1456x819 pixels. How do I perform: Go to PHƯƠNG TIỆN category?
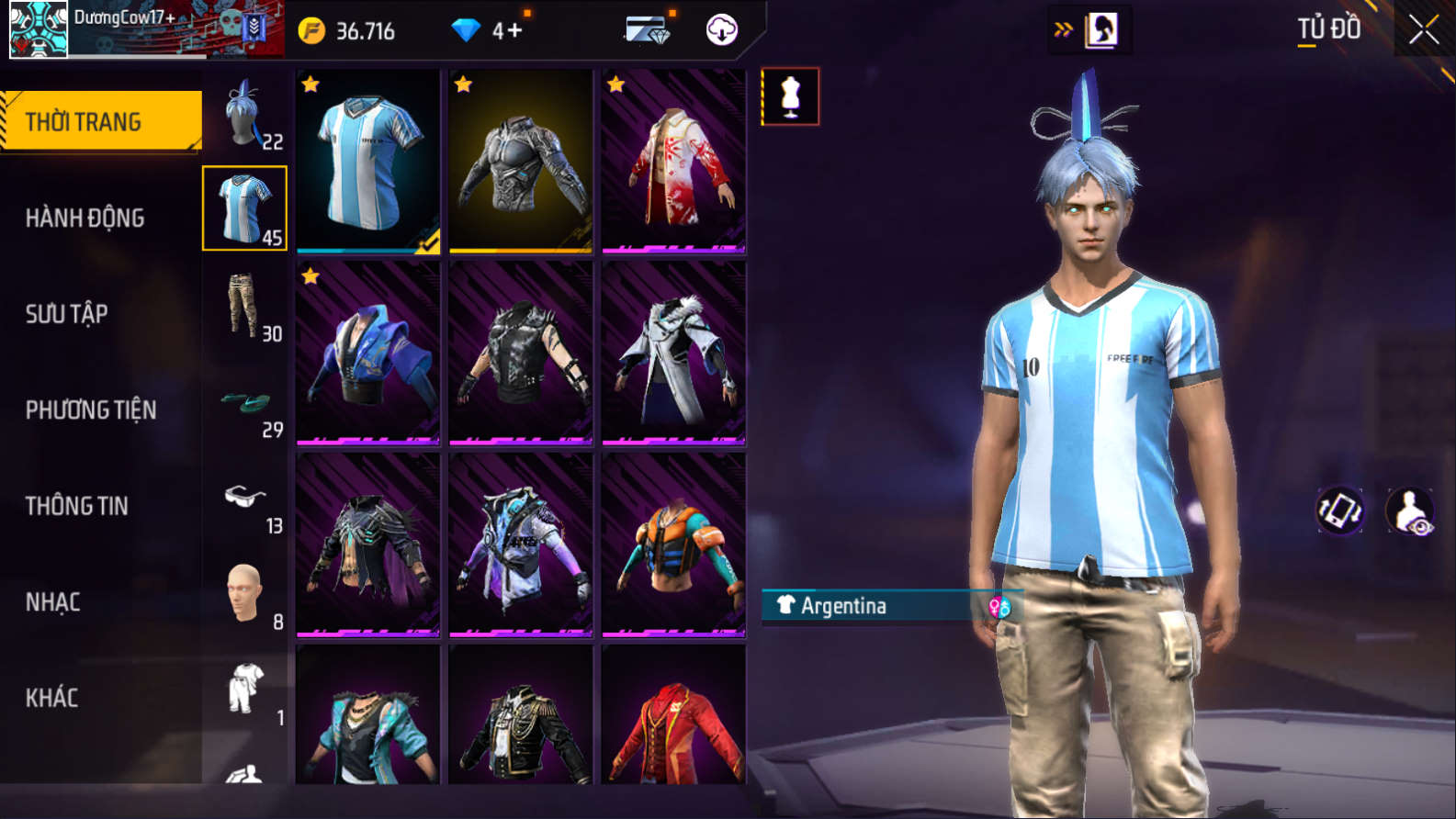tap(90, 409)
